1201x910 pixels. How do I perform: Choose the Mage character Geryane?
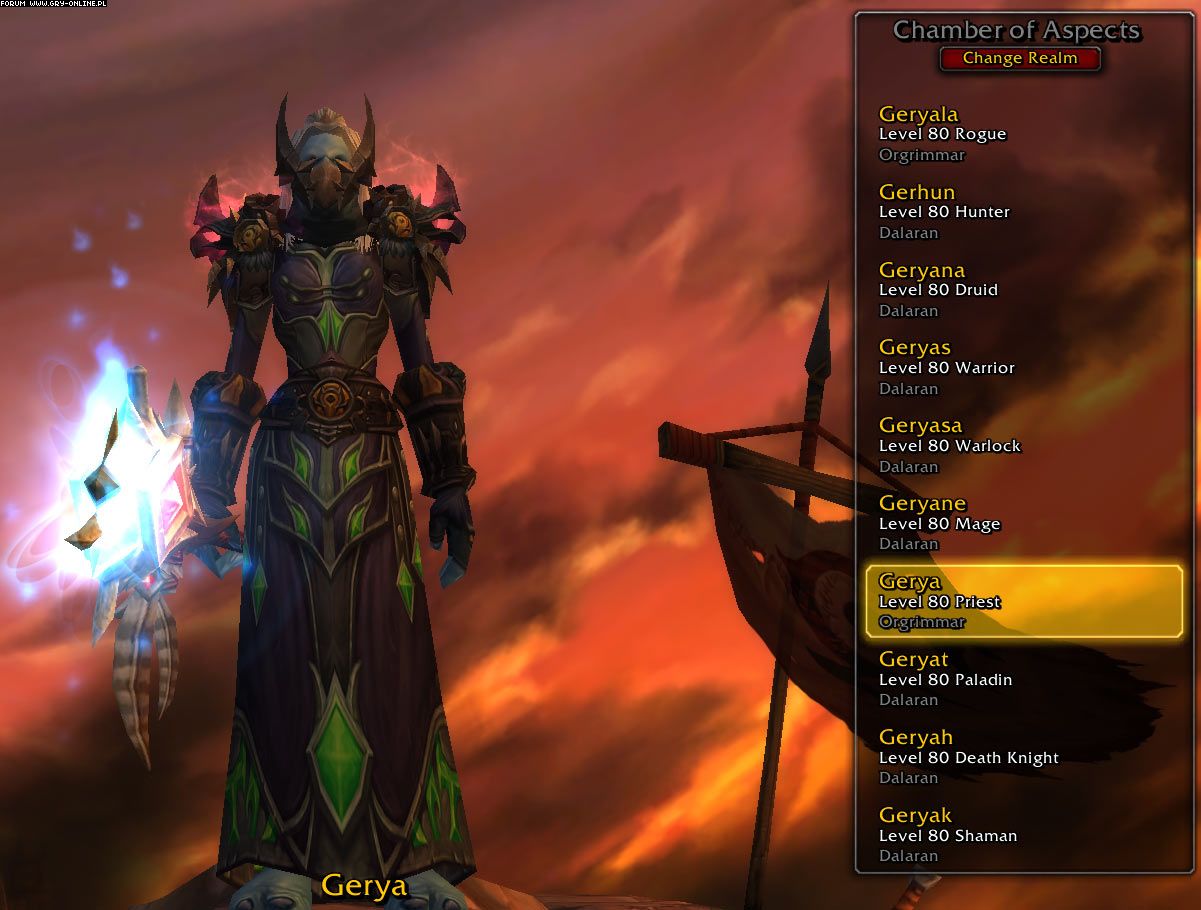(x=1020, y=523)
